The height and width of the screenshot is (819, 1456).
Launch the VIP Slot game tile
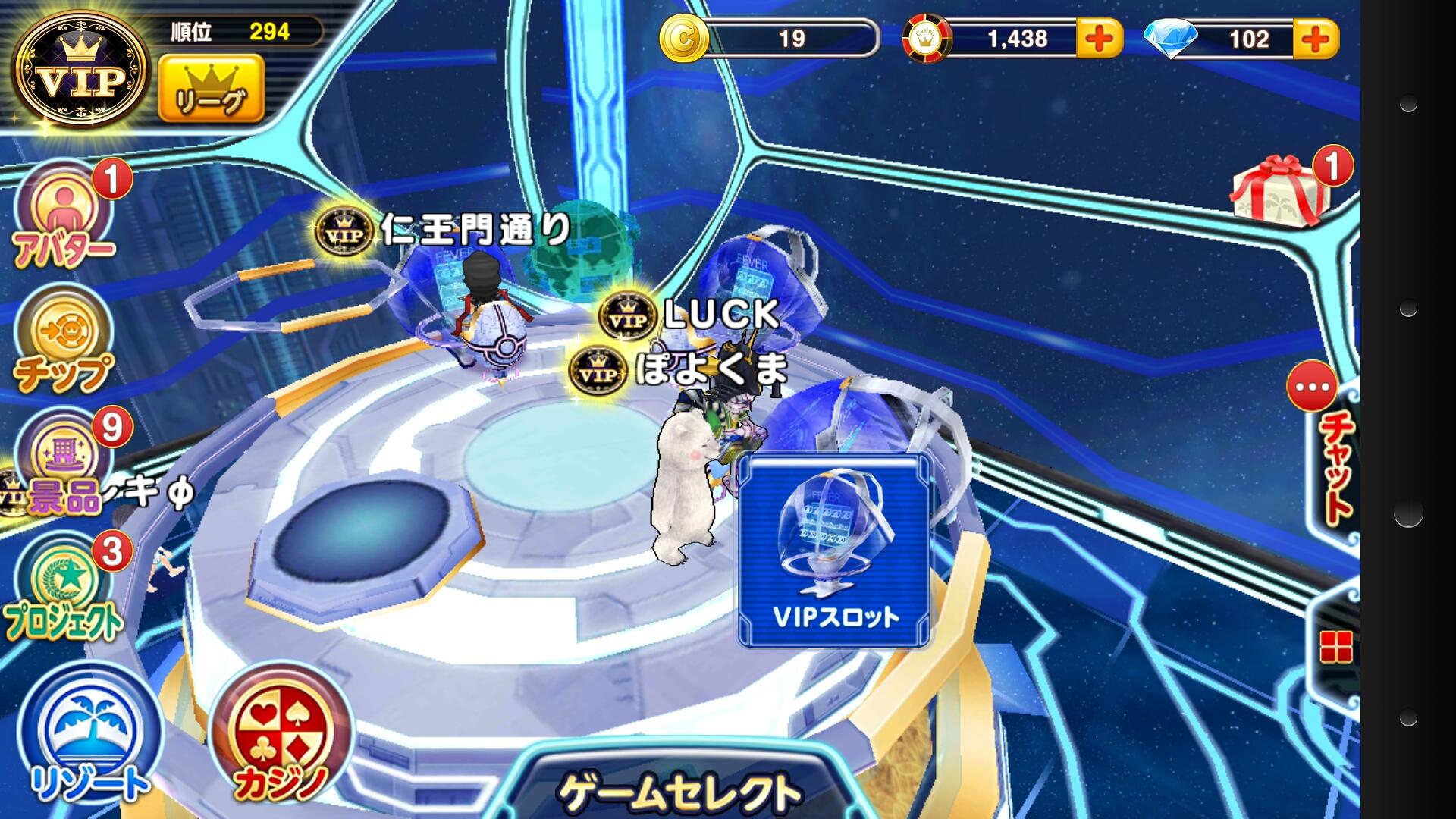[834, 551]
